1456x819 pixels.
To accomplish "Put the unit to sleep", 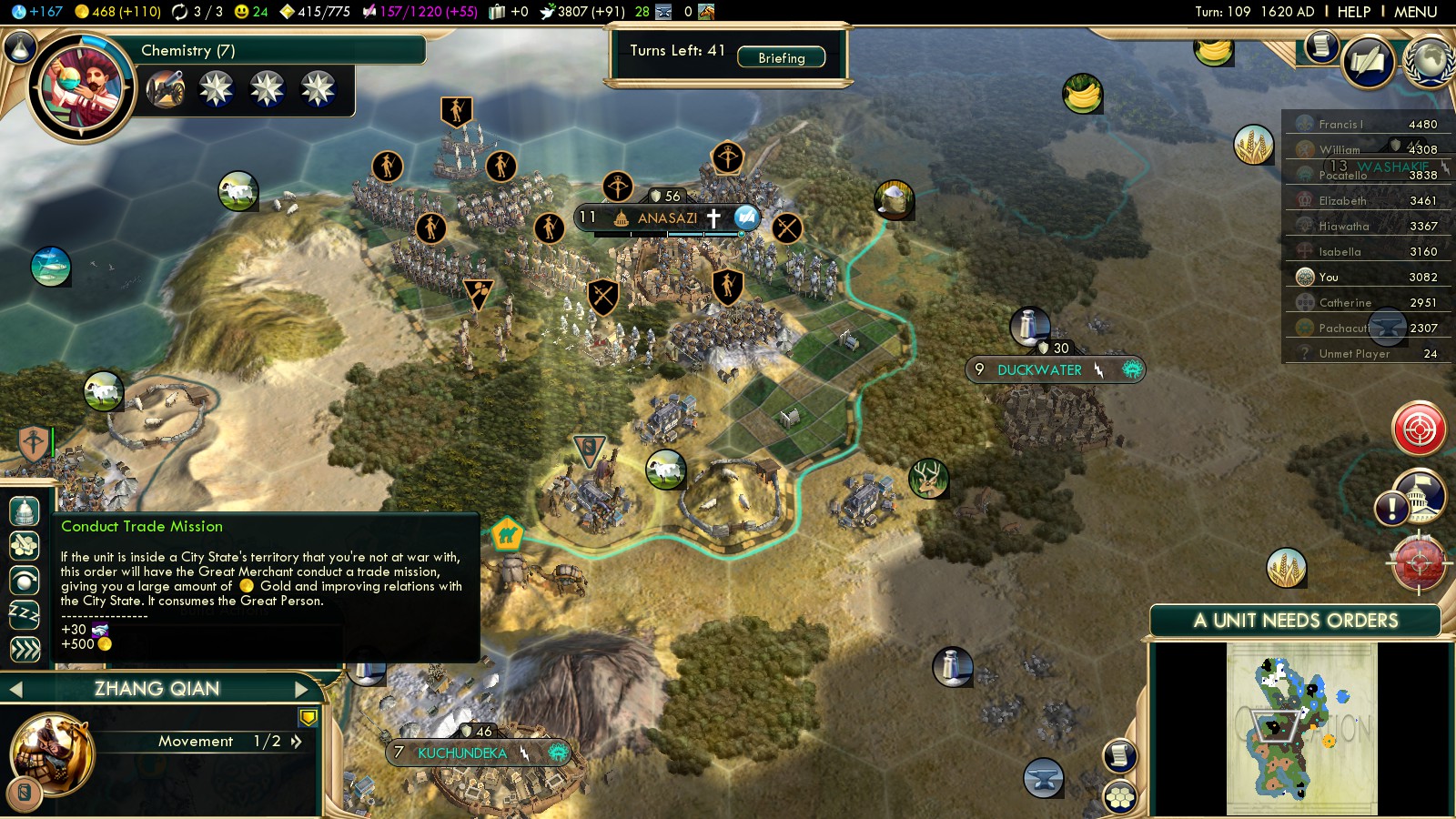I will point(25,614).
